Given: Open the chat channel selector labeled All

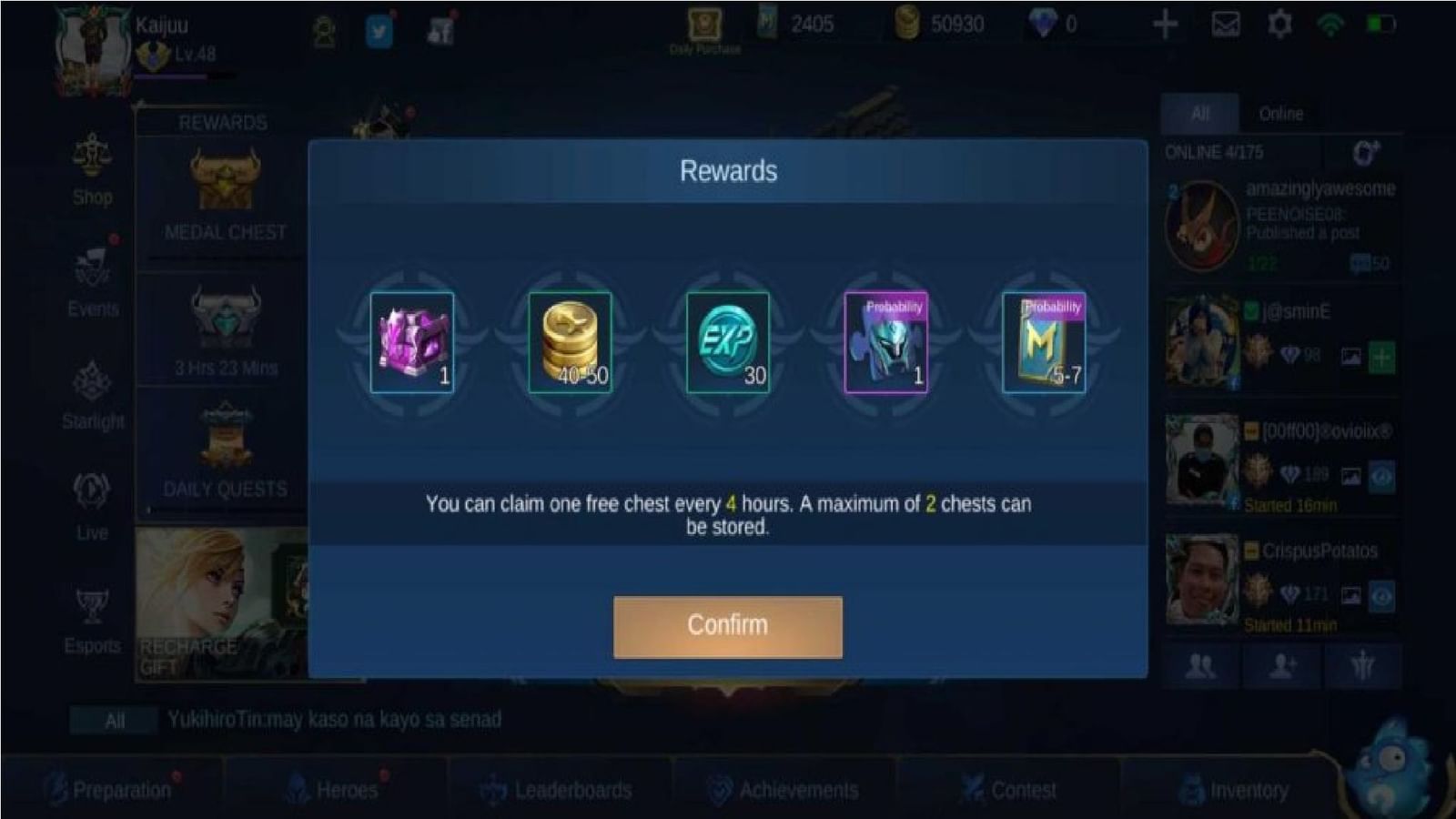Looking at the screenshot, I should point(112,721).
